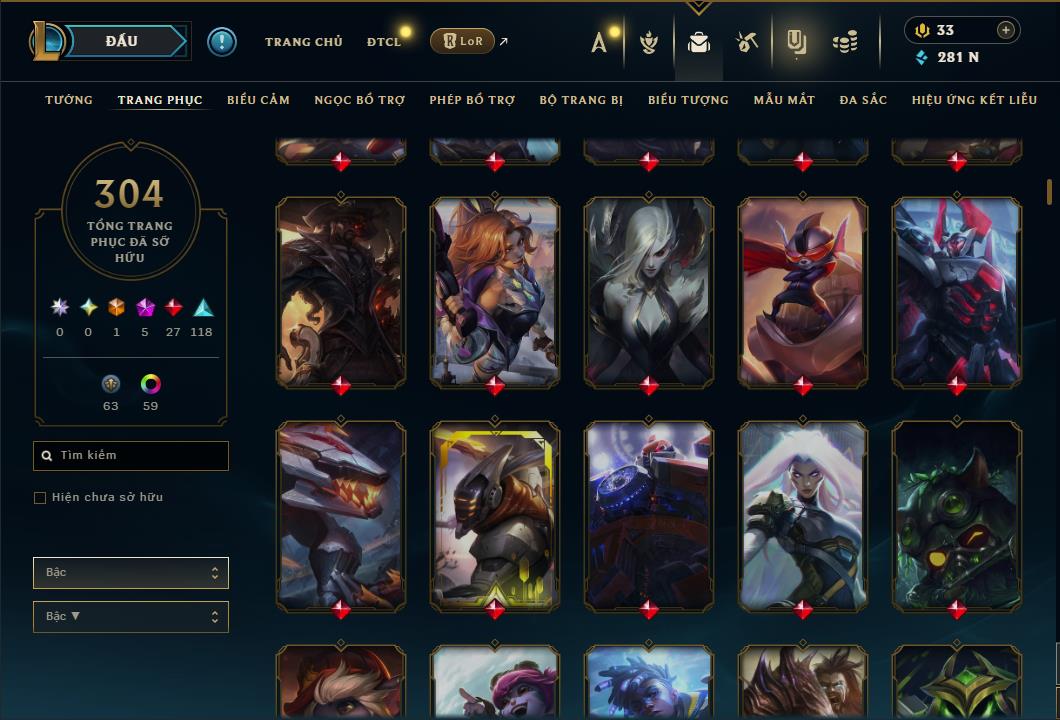1060x720 pixels.
Task: Add currency with the plus button
Action: (x=1006, y=30)
